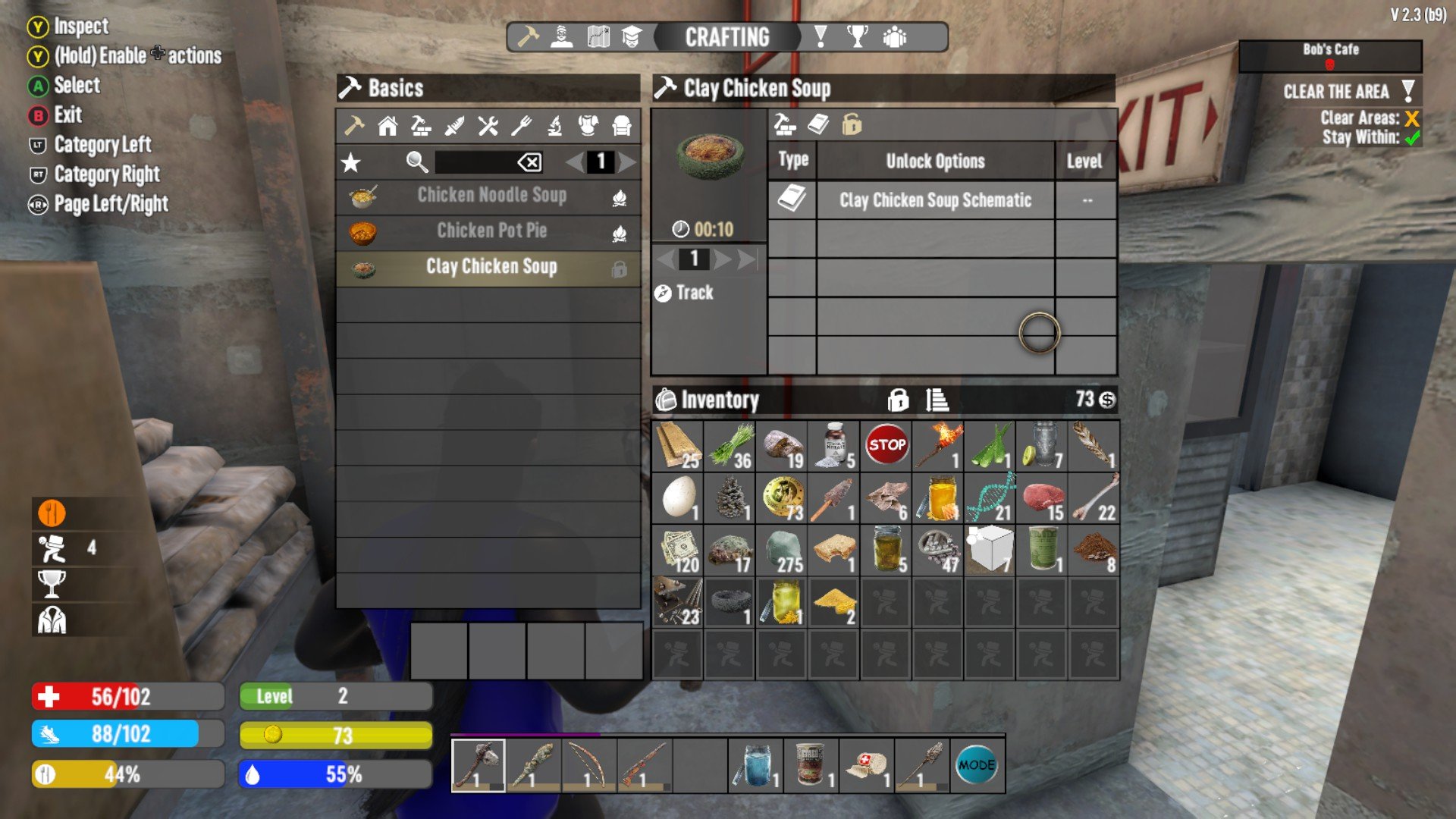The height and width of the screenshot is (819, 1456).
Task: Select the bandage in the hotbar
Action: click(x=866, y=766)
